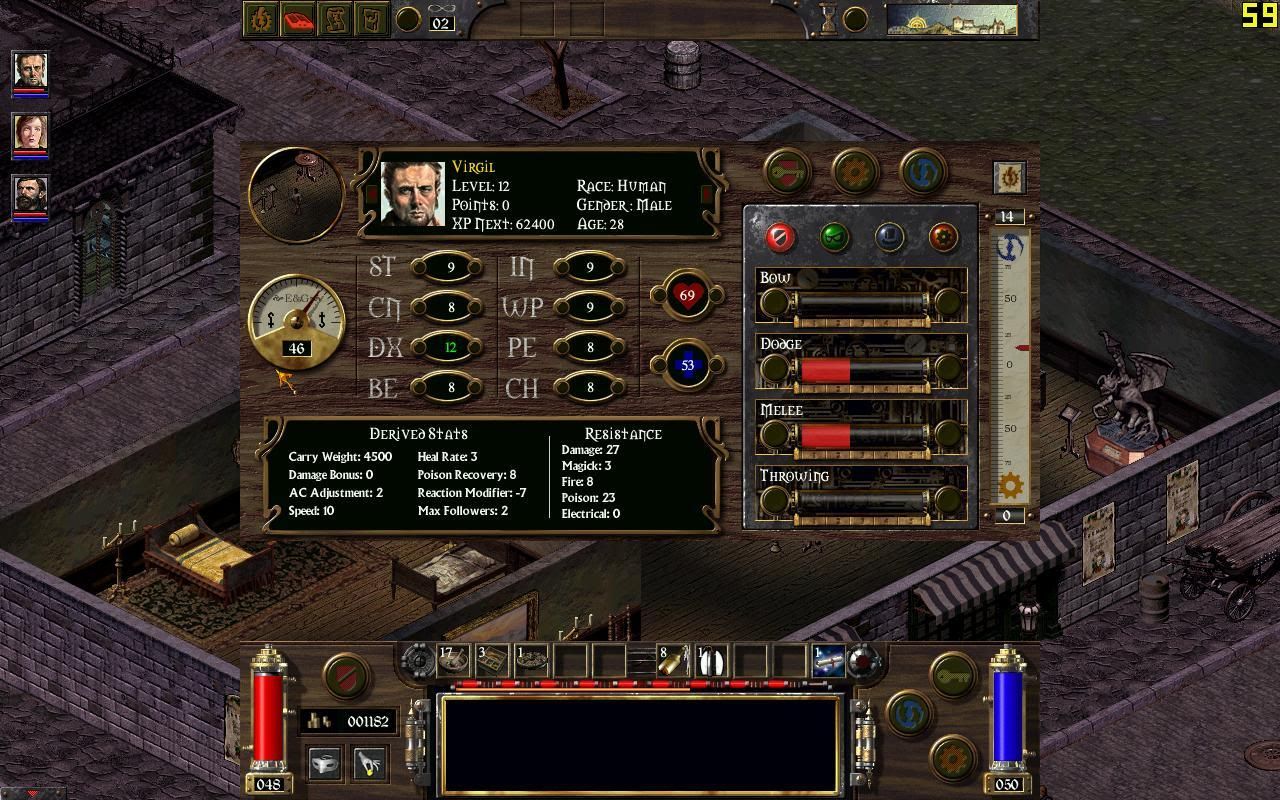Decrease the Dodge skill

pos(774,369)
